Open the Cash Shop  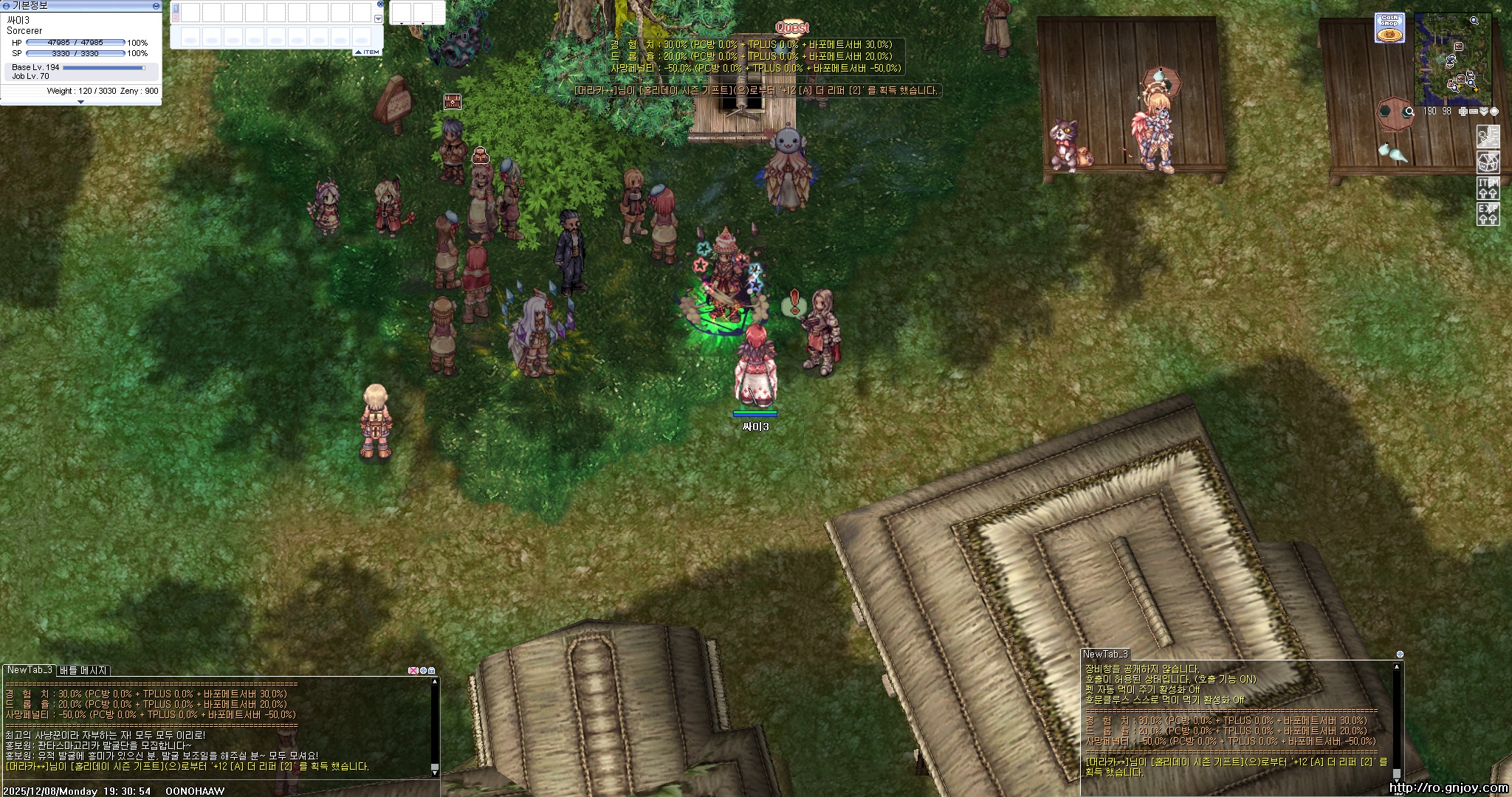1389,28
